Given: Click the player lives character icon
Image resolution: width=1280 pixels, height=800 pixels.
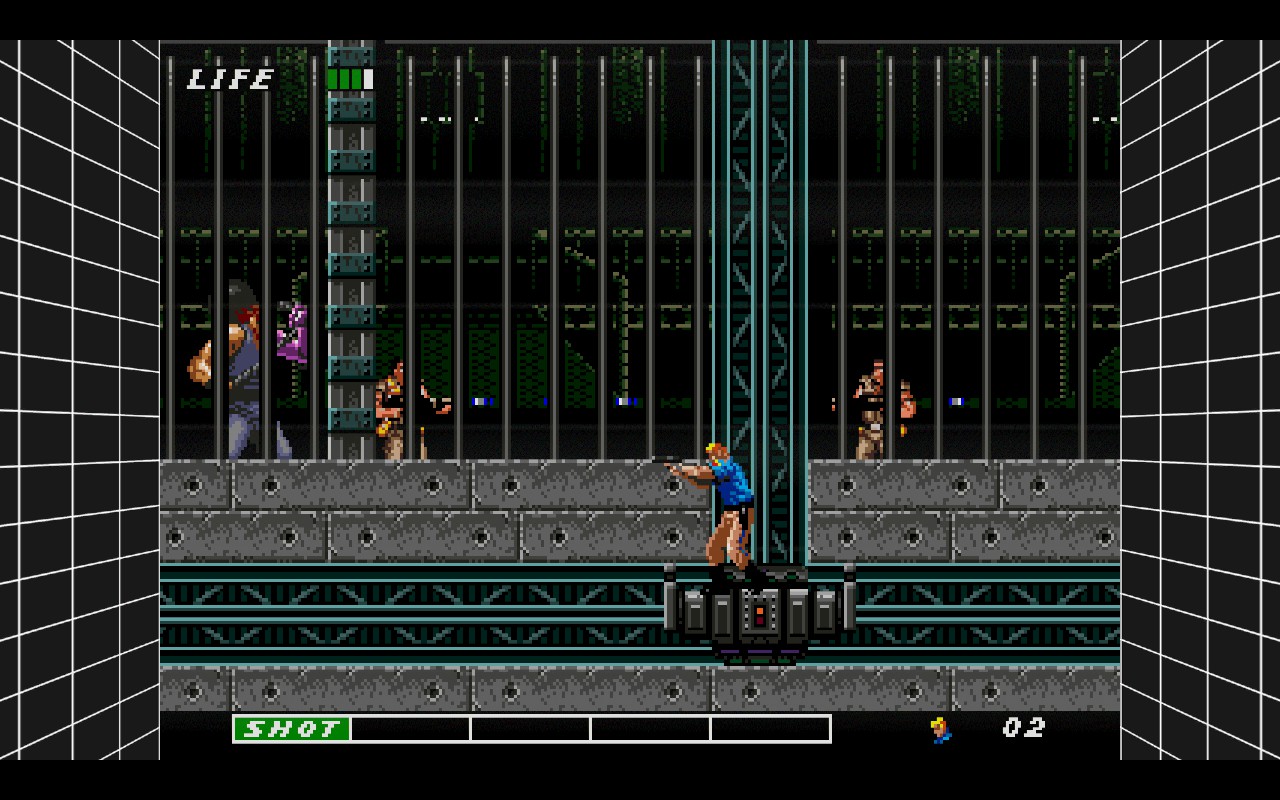Looking at the screenshot, I should [941, 730].
